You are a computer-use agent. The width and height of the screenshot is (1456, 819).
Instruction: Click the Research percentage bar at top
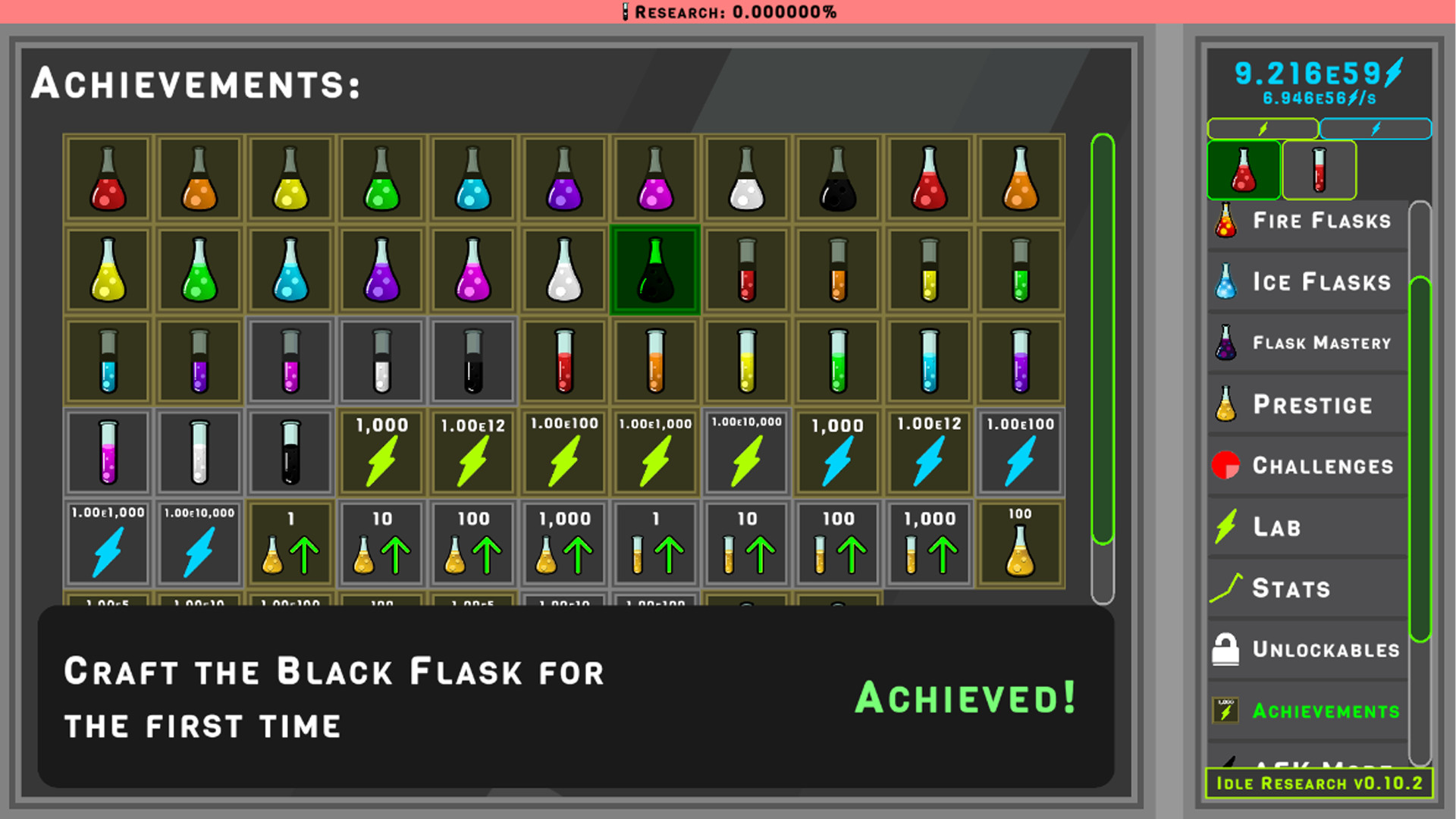click(x=728, y=11)
